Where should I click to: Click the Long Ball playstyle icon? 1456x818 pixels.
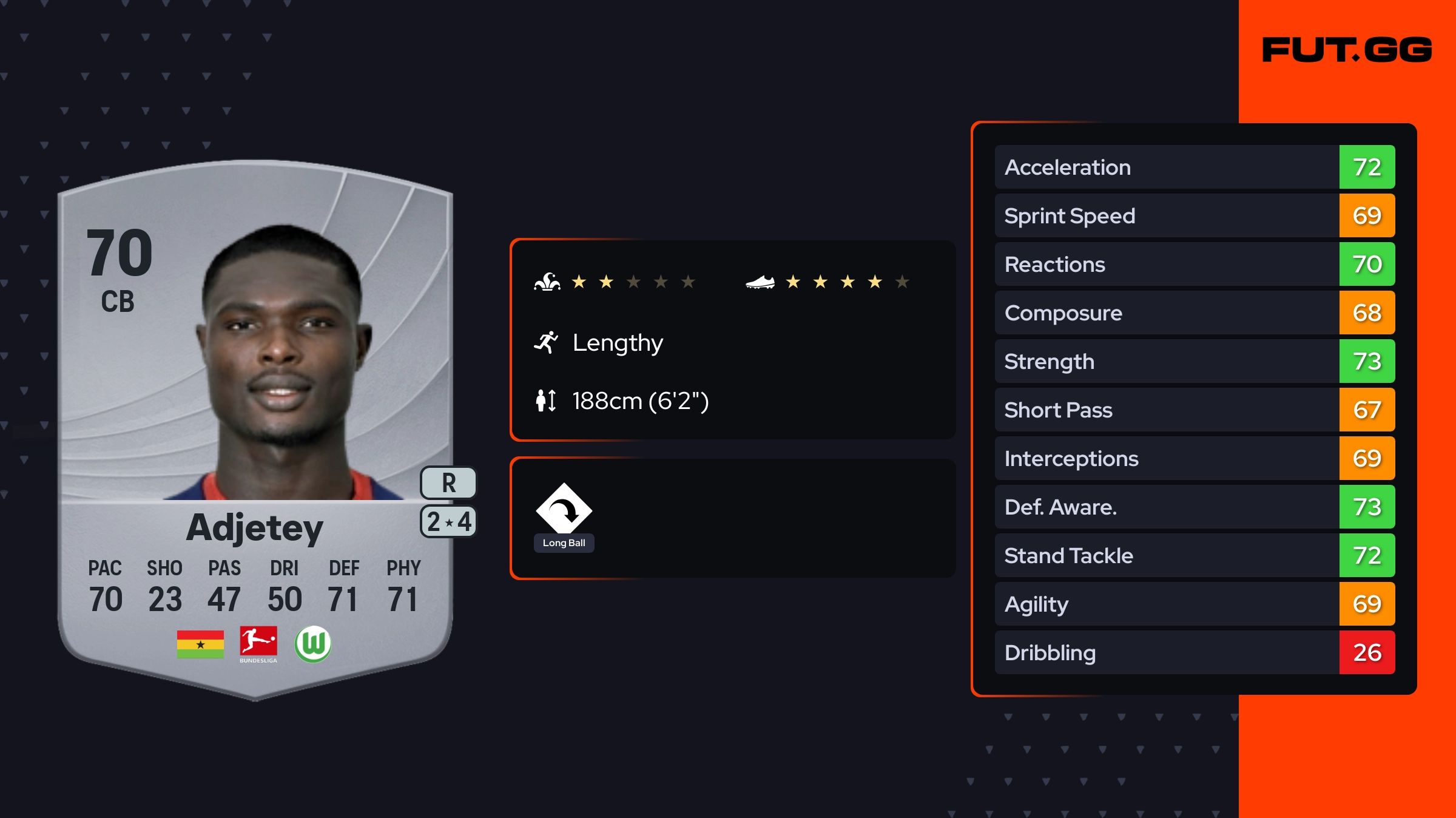[x=564, y=510]
